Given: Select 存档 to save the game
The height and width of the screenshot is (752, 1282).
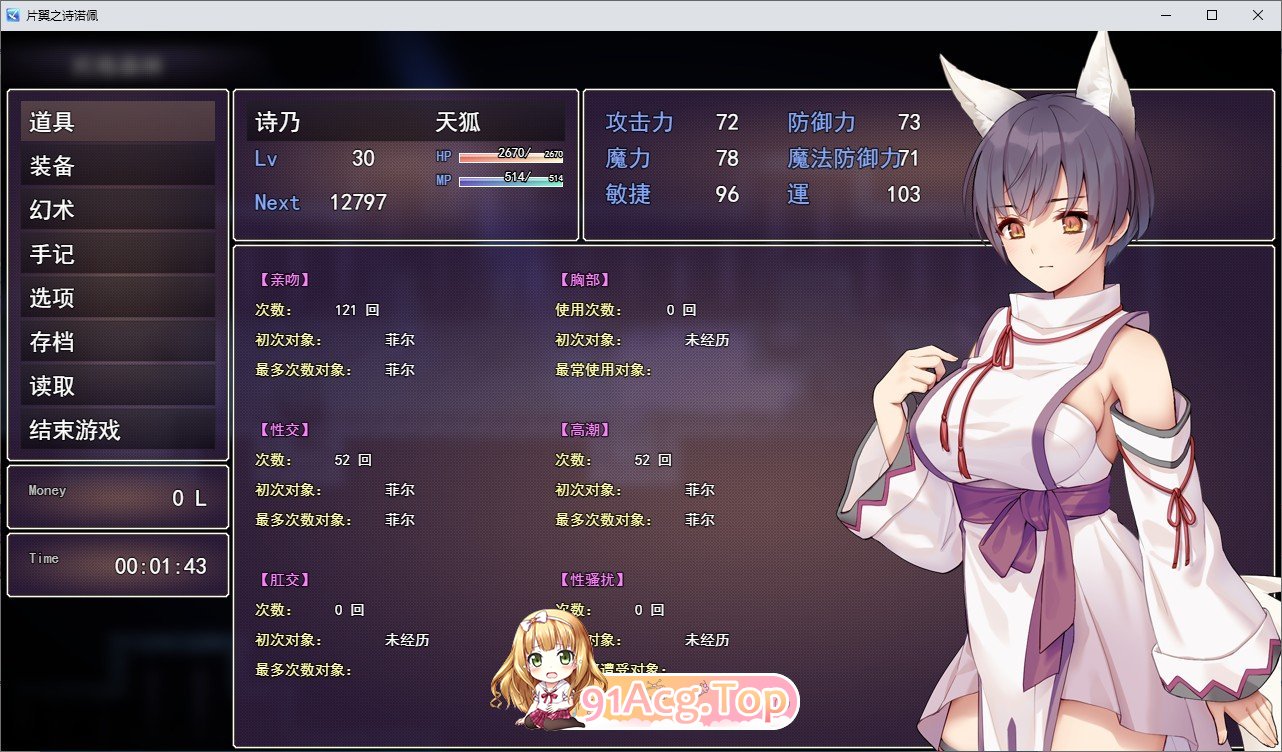Looking at the screenshot, I should 117,341.
